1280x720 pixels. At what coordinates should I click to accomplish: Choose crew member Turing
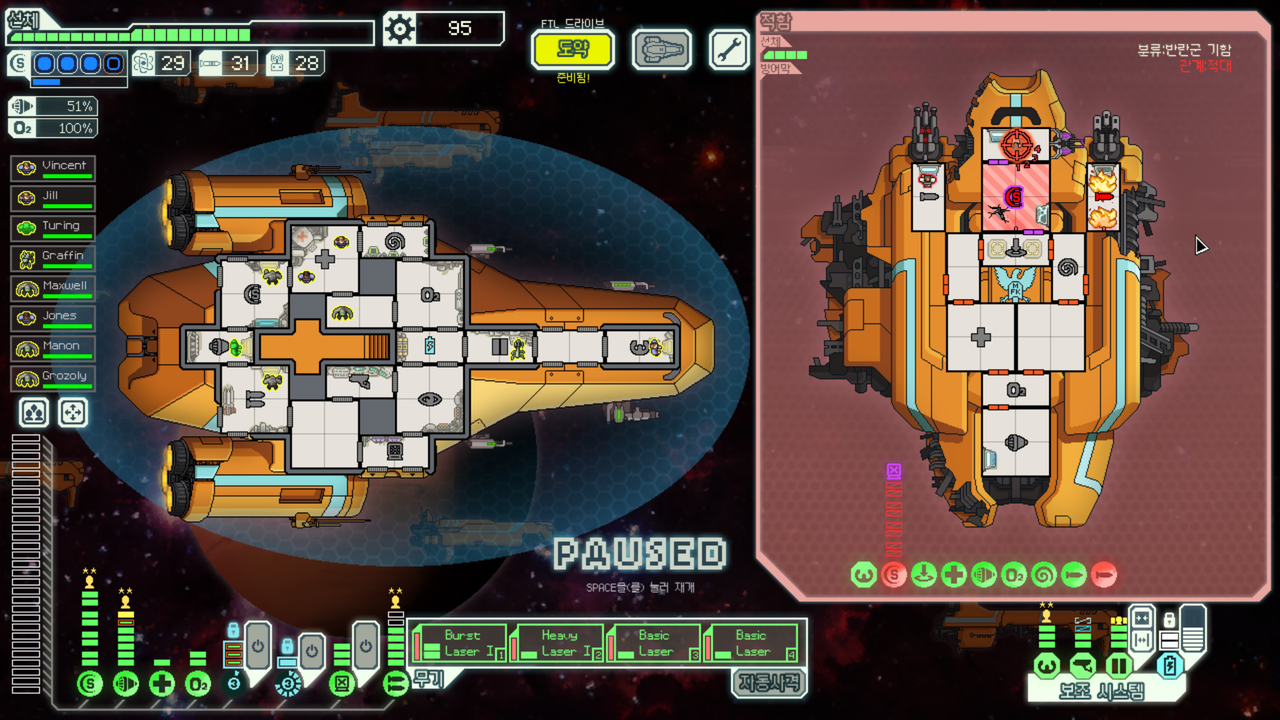click(53, 228)
